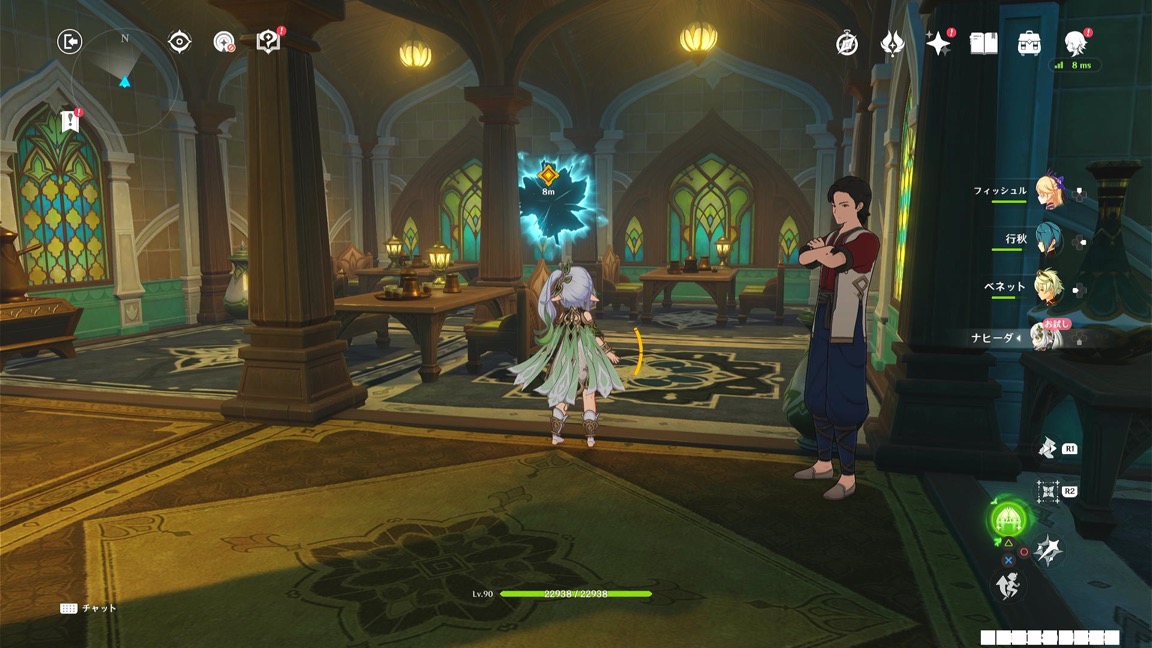This screenshot has height=648, width=1152.
Task: Tap the running figure sprint icon
Action: (1008, 587)
